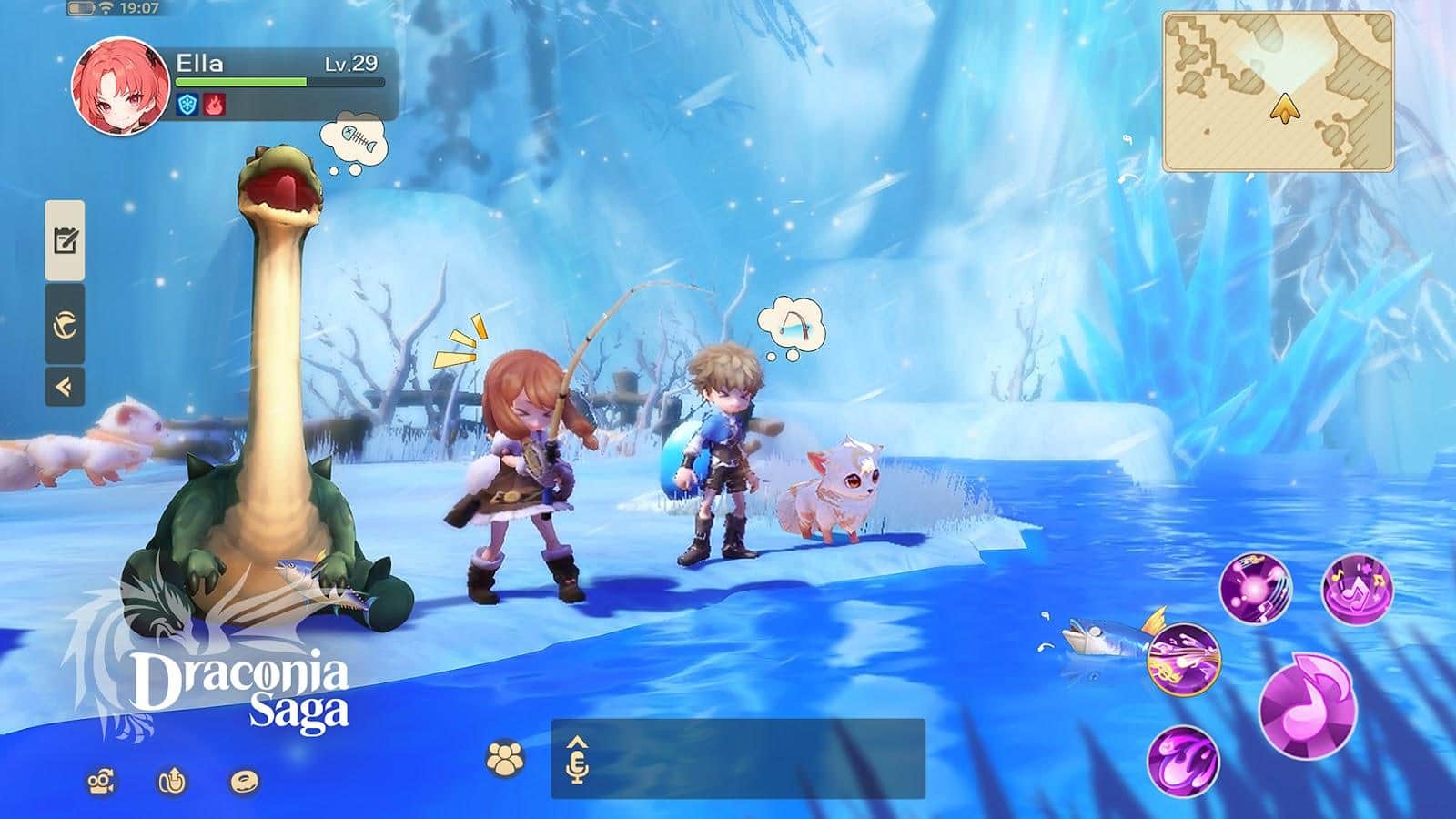Open the minimap
The image size is (1456, 819).
click(x=1279, y=91)
